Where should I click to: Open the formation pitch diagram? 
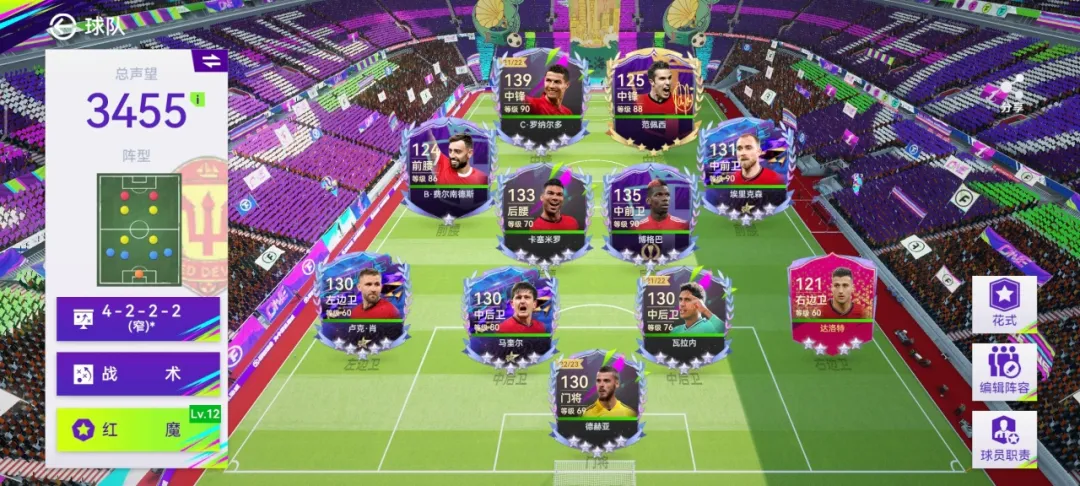138,229
